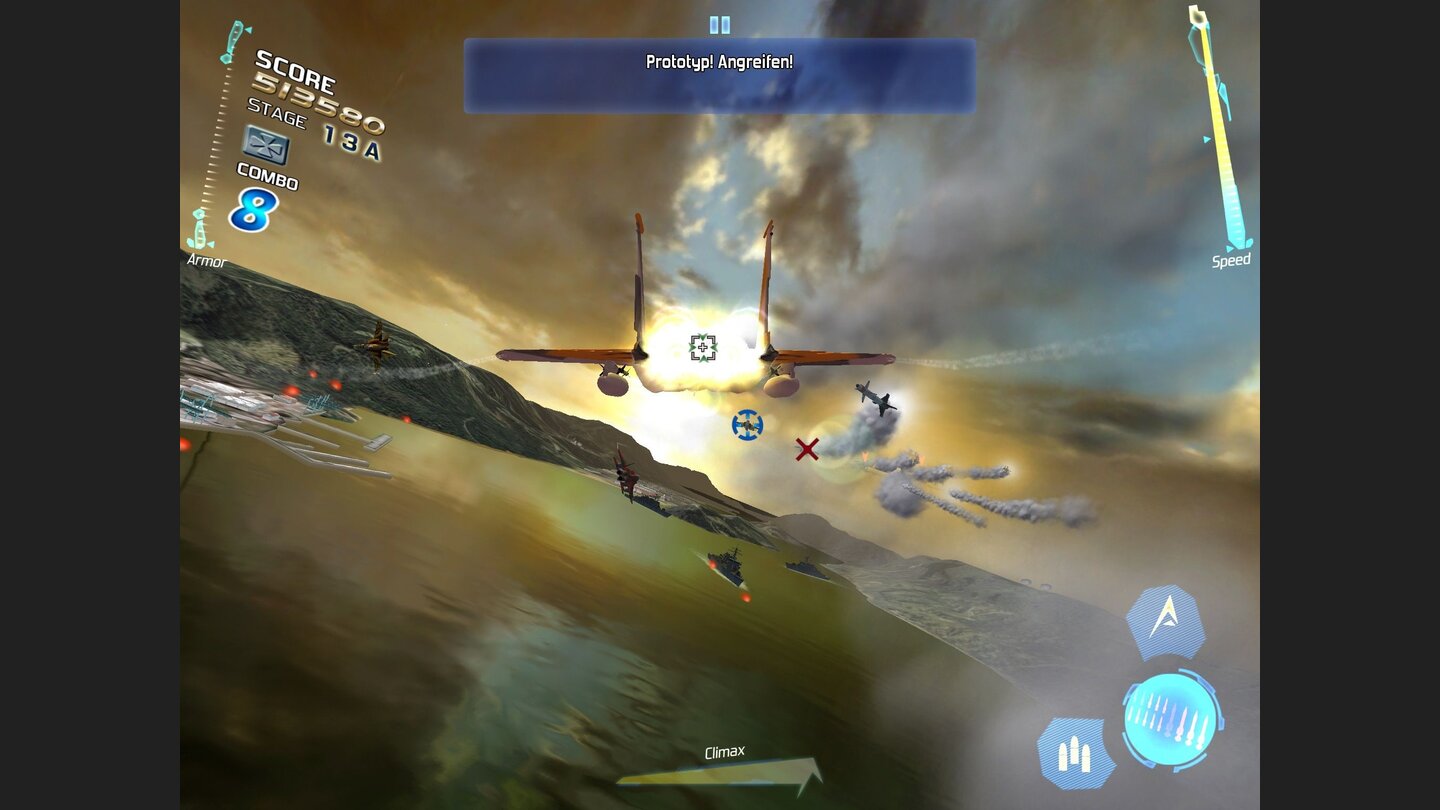Tap the marker atop the Speed gauge

click(x=1197, y=15)
